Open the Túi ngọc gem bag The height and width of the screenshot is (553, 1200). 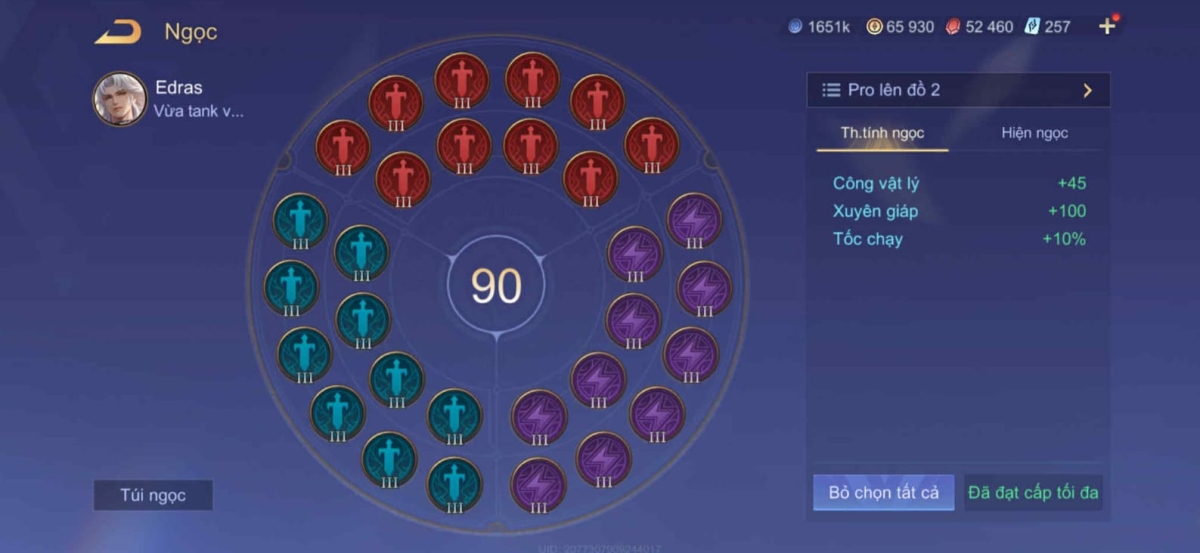(x=153, y=495)
